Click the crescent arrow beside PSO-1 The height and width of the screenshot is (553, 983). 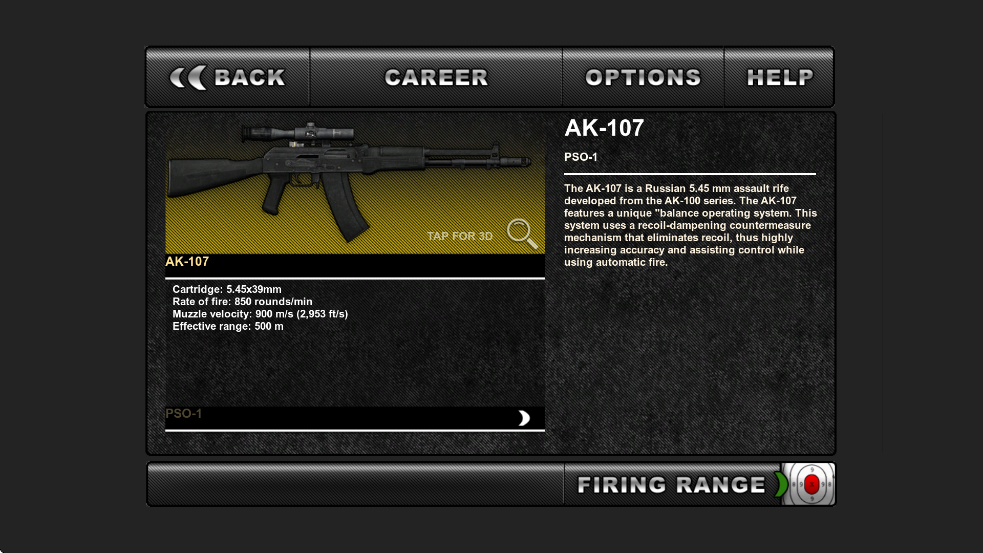click(x=523, y=418)
